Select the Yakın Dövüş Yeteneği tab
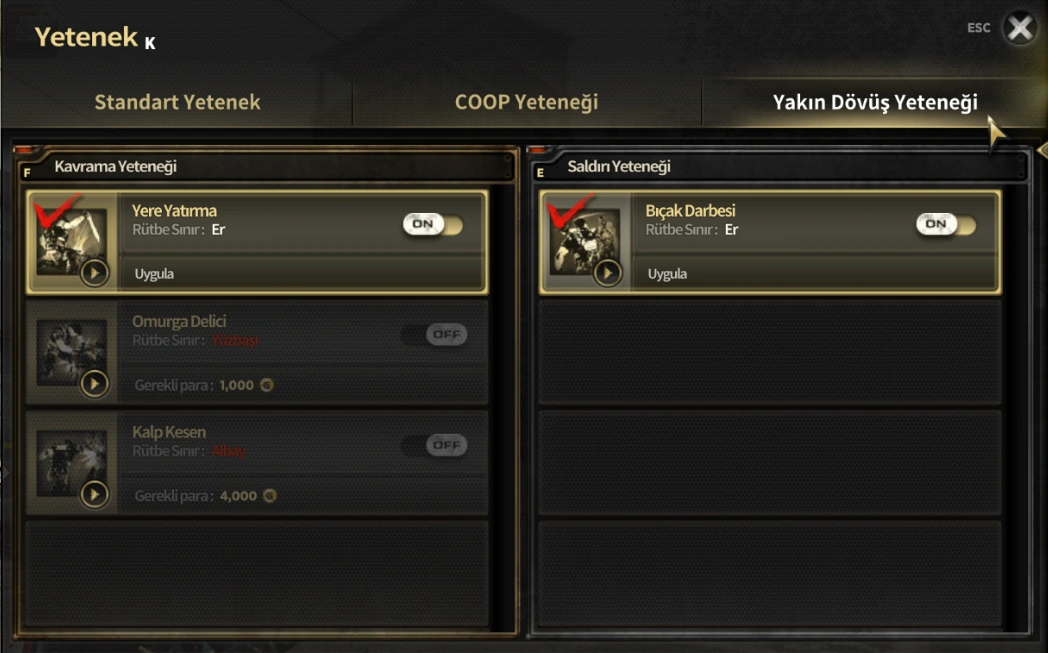Screen dimensions: 1048x653 click(874, 102)
